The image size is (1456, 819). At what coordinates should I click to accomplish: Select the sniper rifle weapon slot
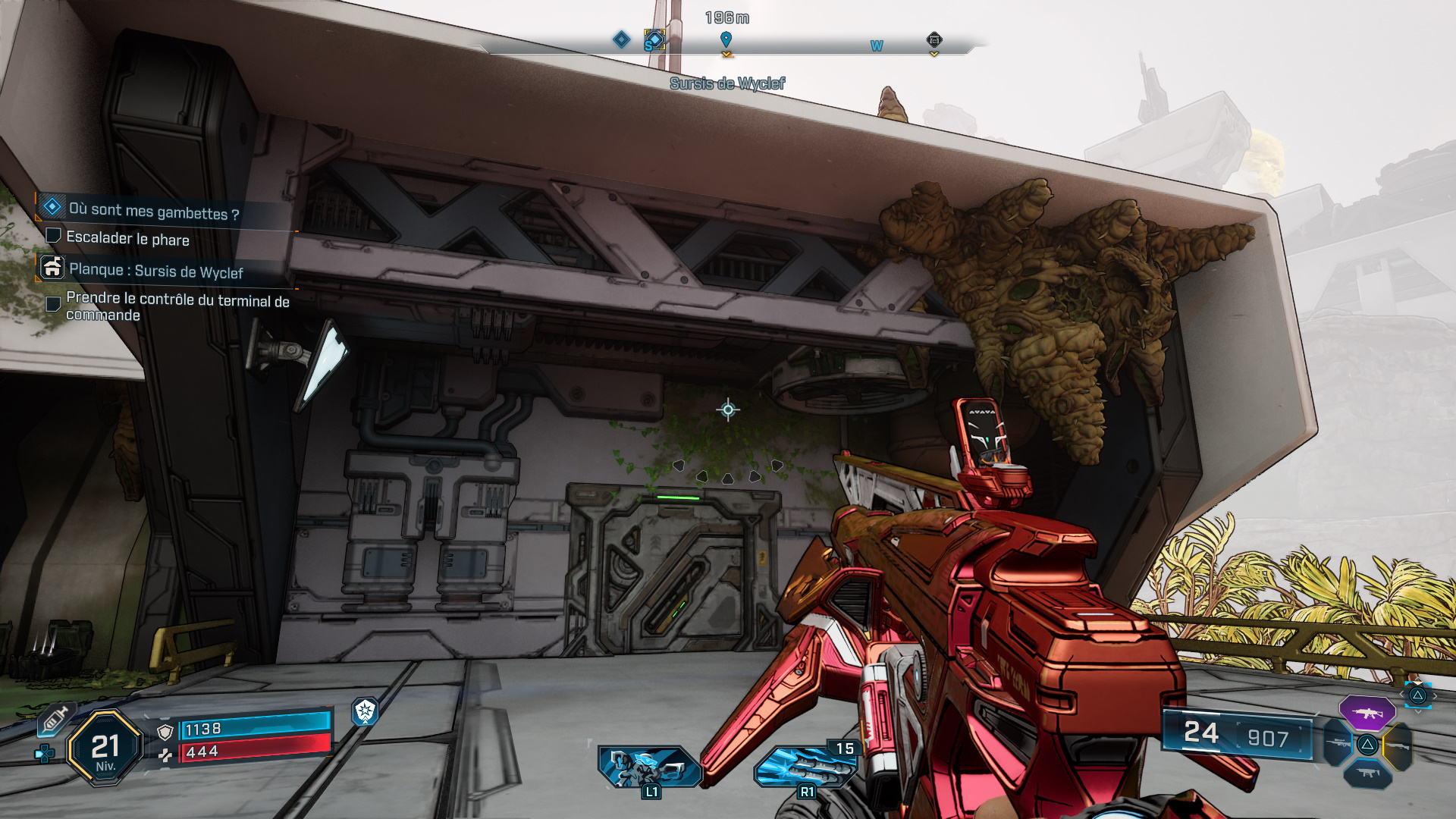[x=1338, y=743]
